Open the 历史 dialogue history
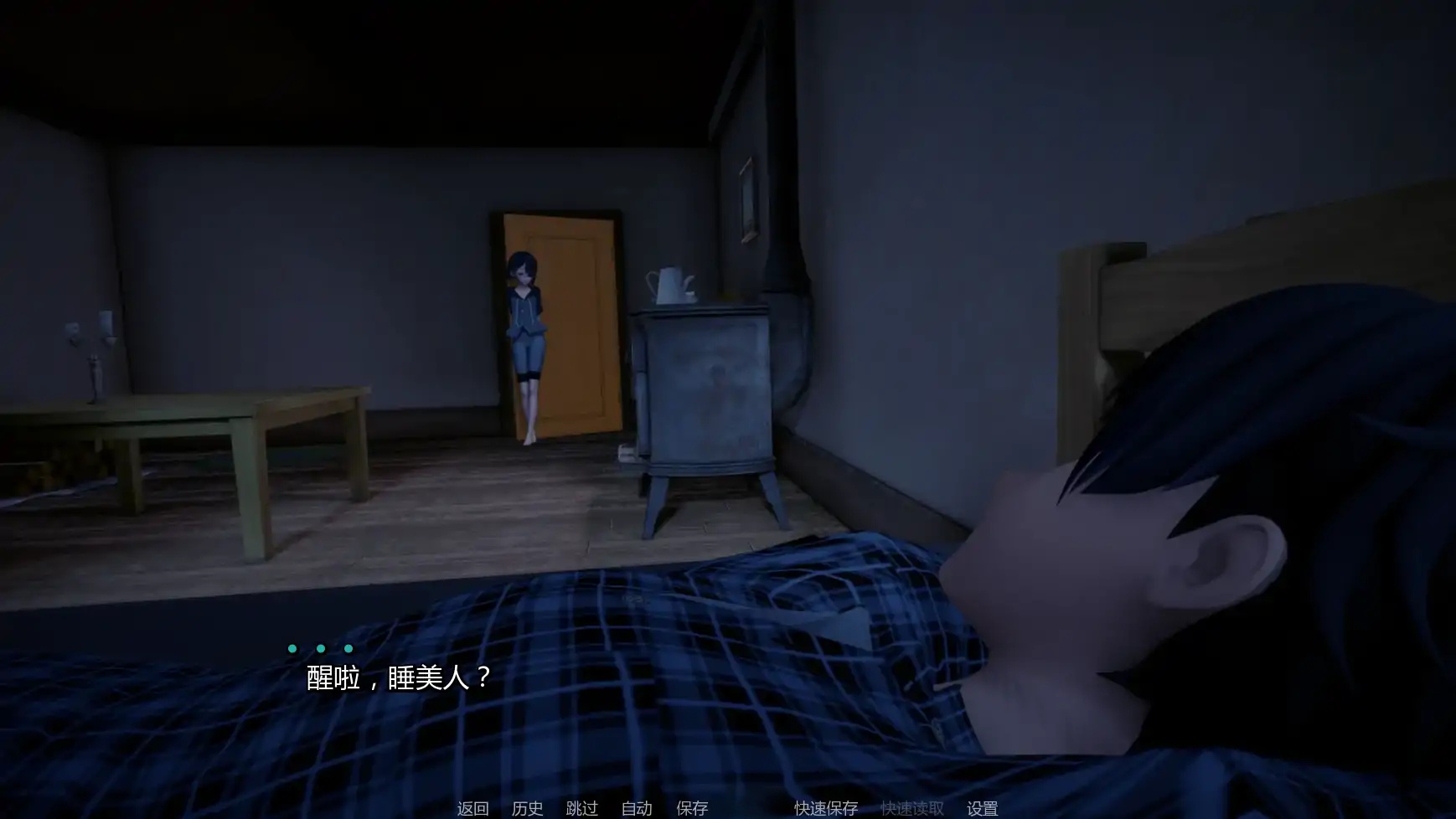 tap(526, 809)
